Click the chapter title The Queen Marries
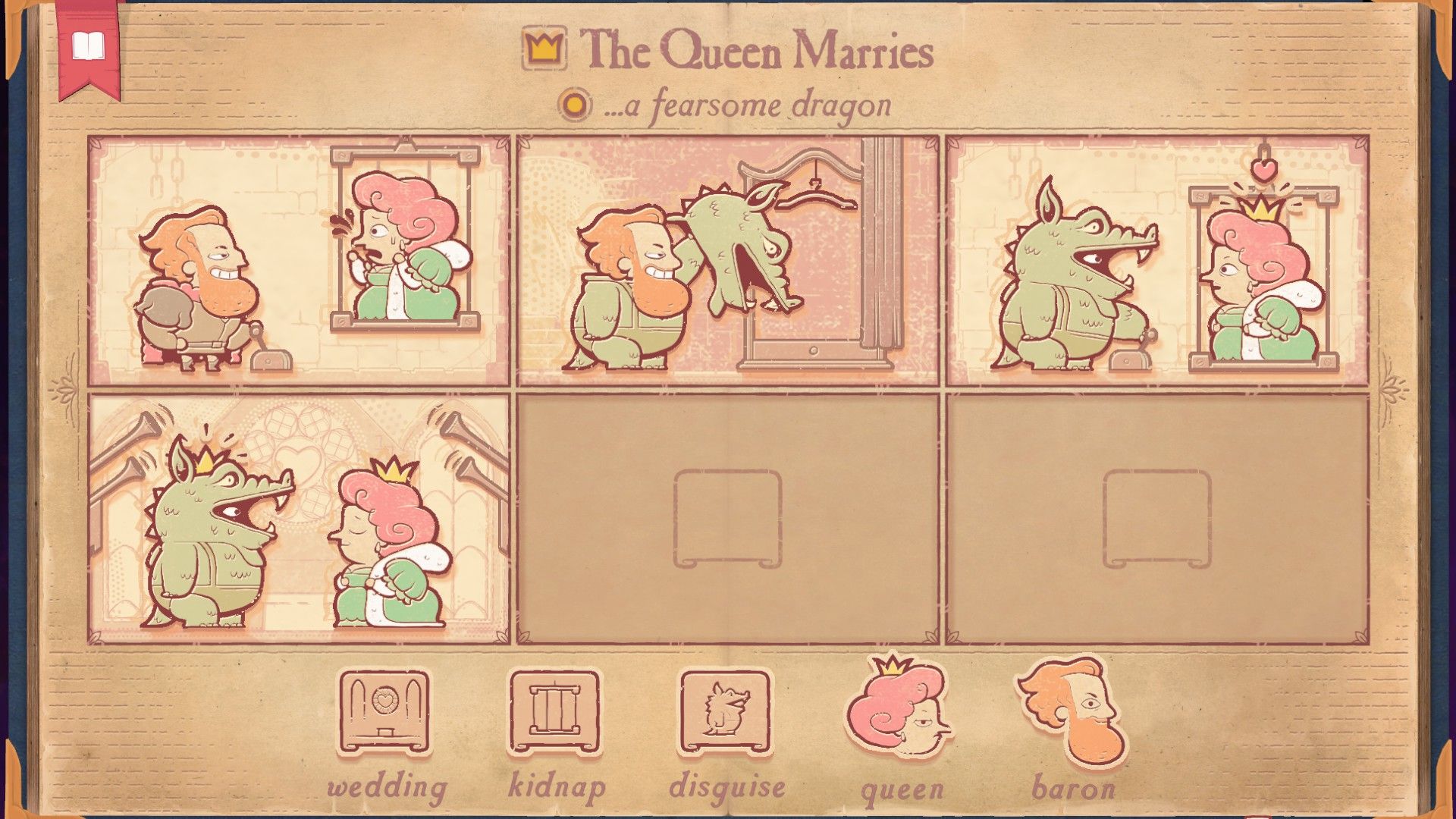The width and height of the screenshot is (1456, 819). pos(758,52)
